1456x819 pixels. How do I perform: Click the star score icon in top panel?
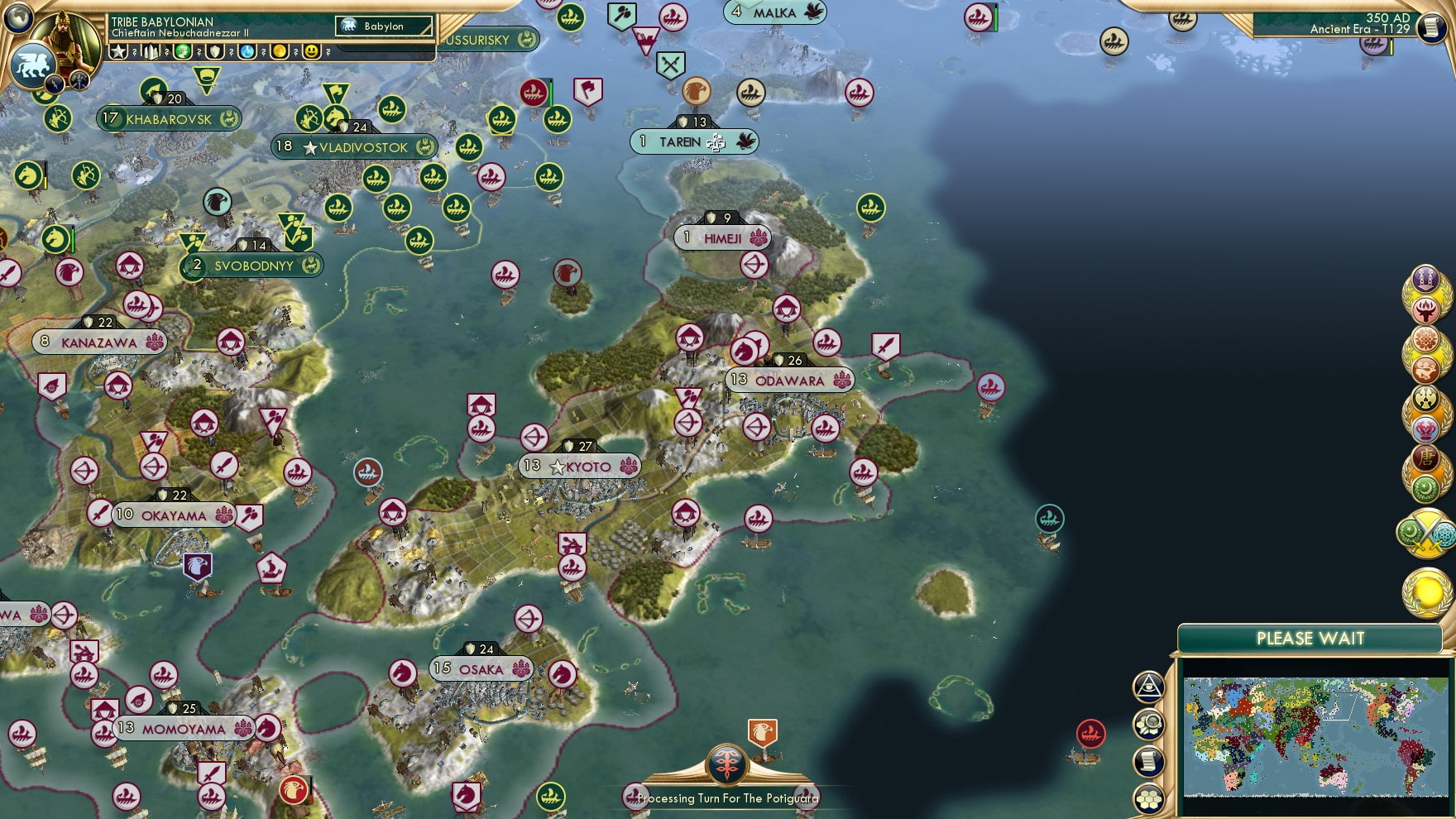[x=117, y=53]
